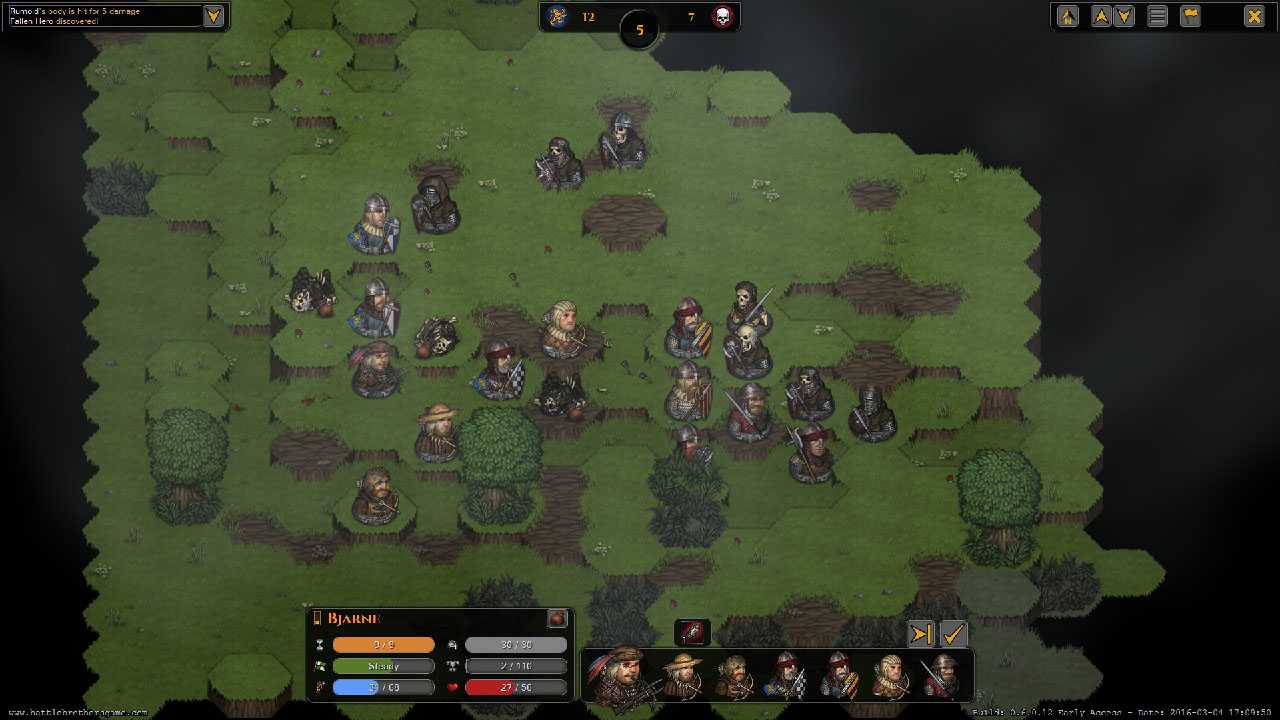Click the leftmost top-right toolbar button
1280x720 pixels.
(1068, 16)
